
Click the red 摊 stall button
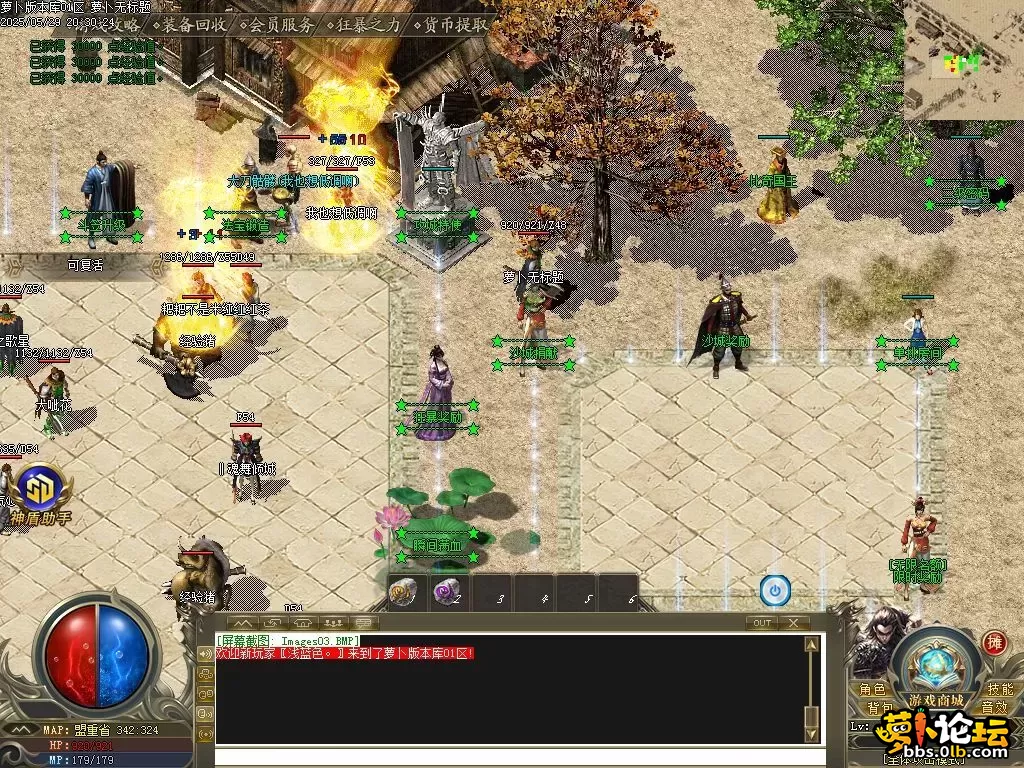pyautogui.click(x=994, y=643)
